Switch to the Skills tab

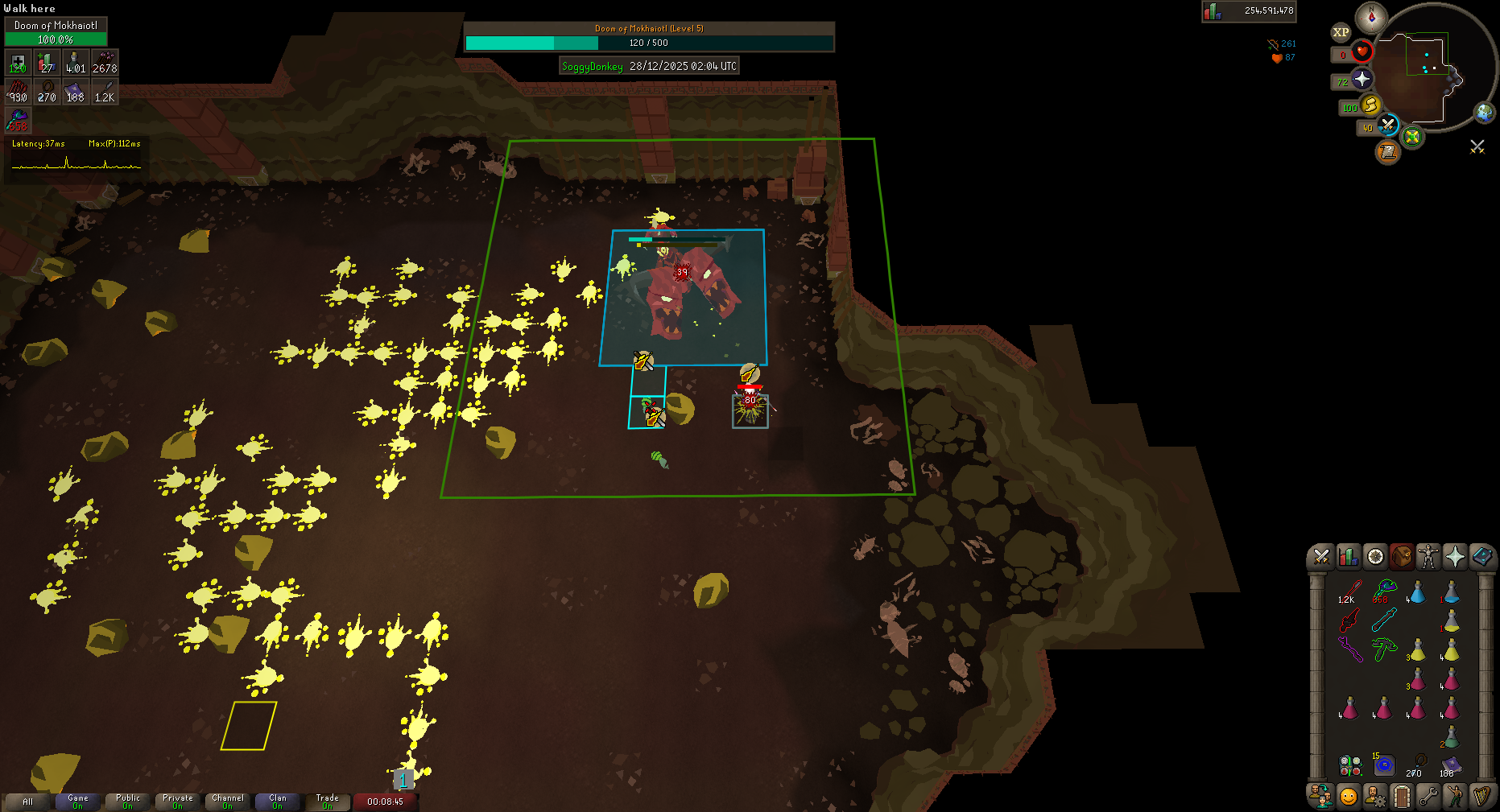pos(1348,556)
